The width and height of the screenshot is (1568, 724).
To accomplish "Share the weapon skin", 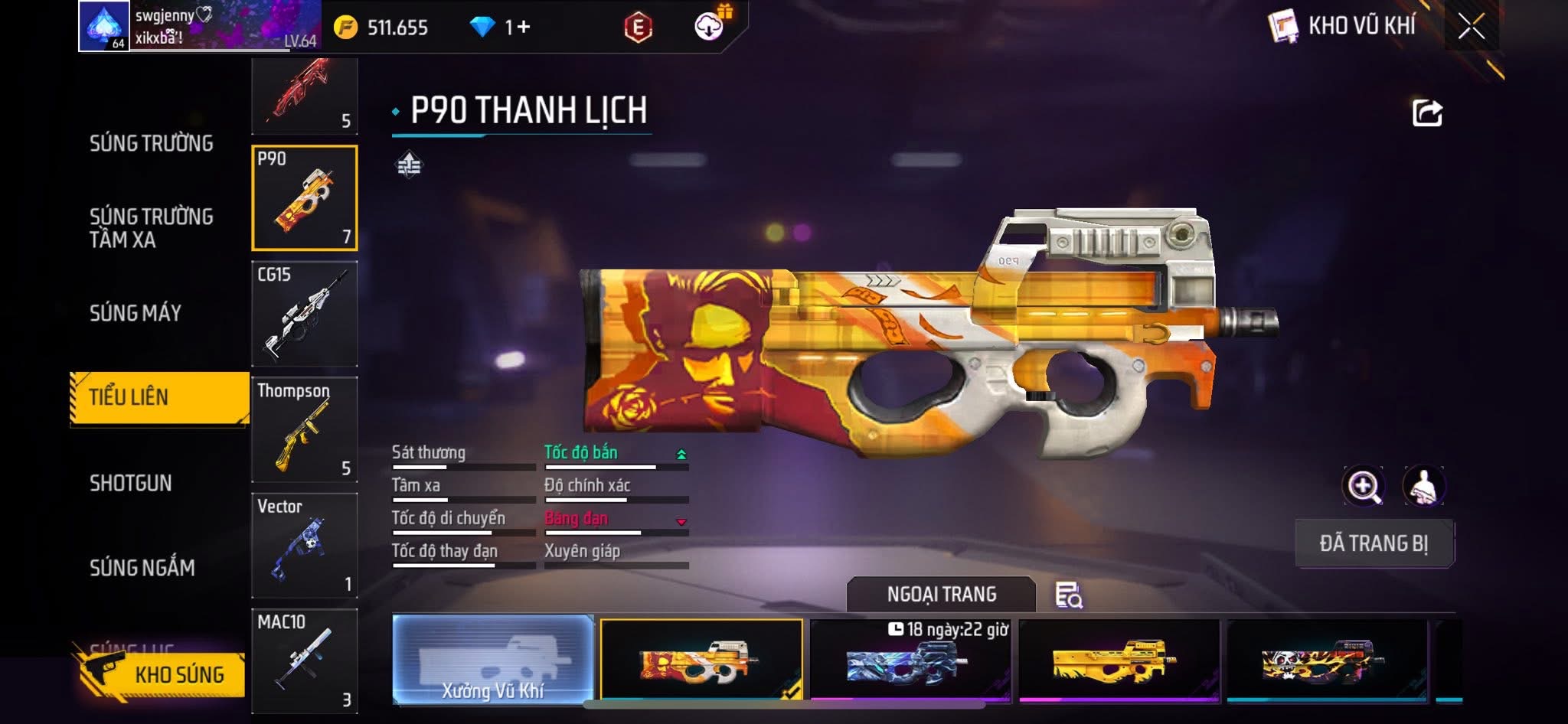I will (x=1427, y=113).
